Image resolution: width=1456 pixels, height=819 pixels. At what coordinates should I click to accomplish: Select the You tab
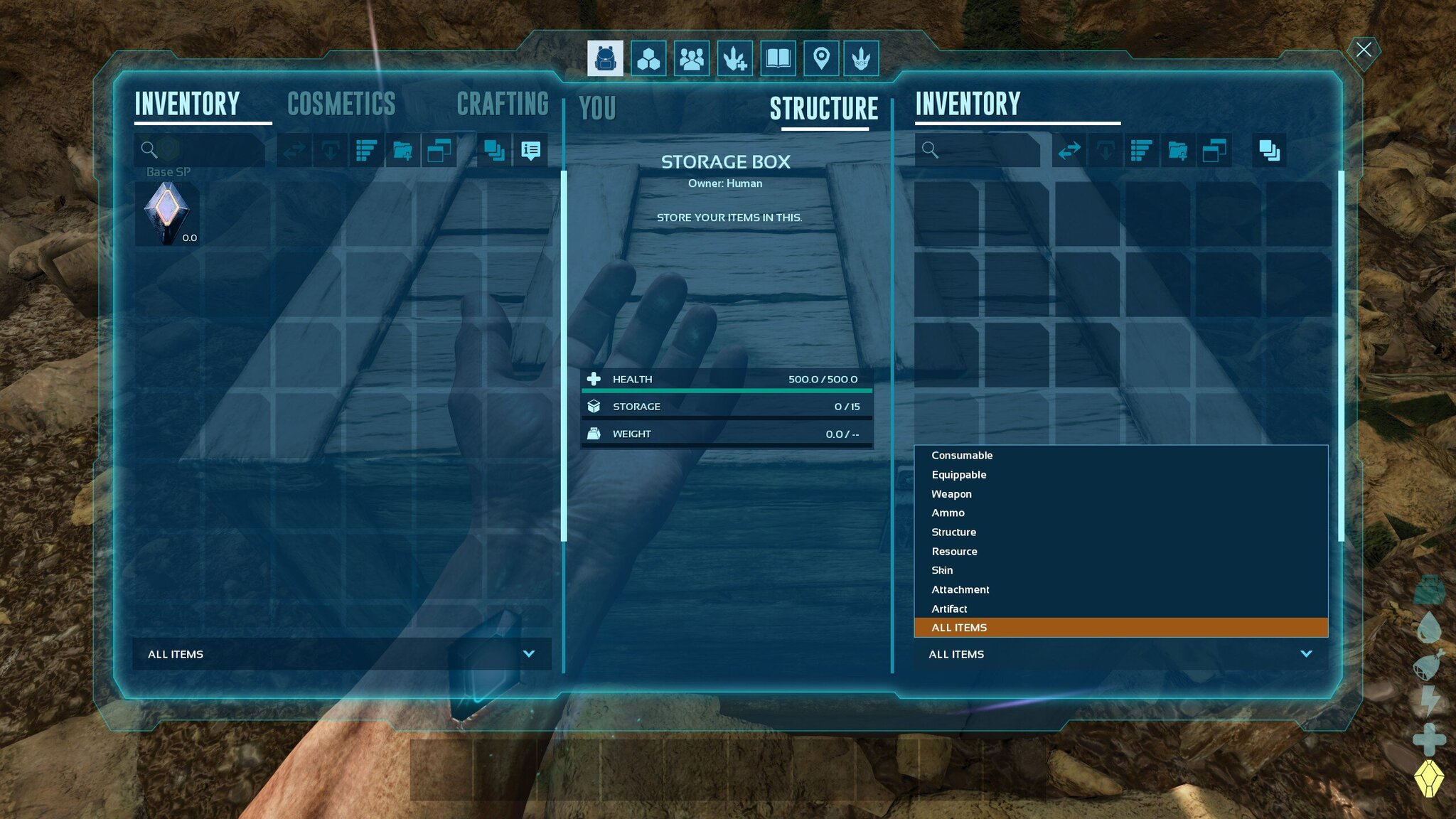[597, 109]
